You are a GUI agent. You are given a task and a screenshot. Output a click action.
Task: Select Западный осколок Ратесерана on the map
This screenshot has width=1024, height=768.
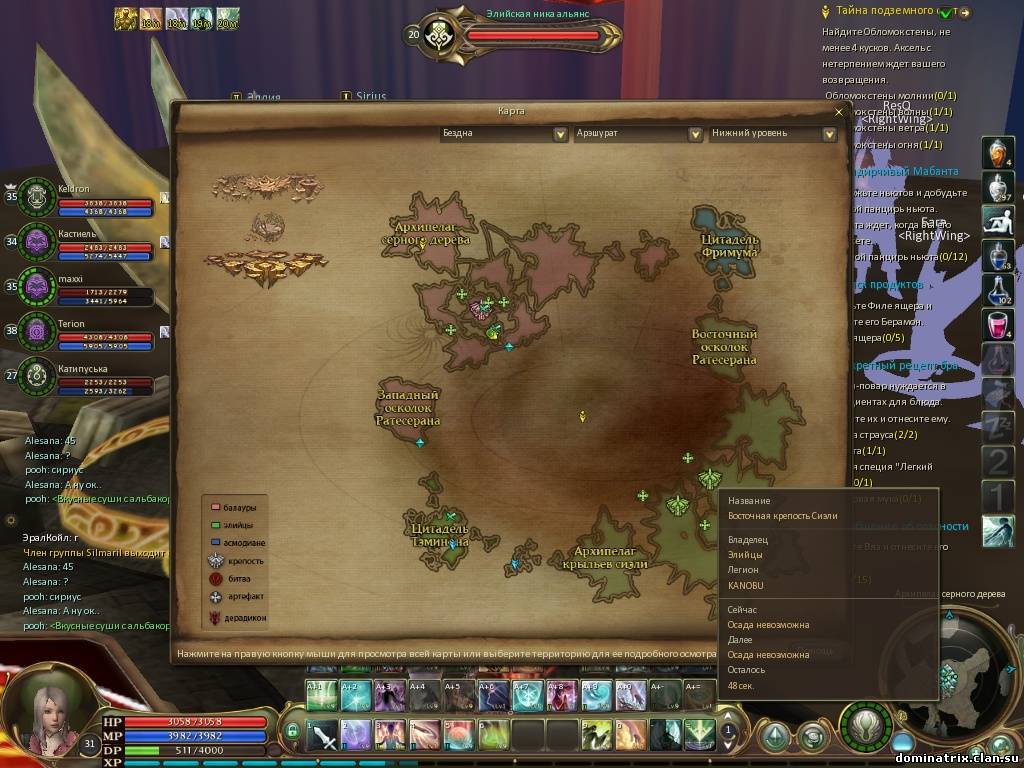click(408, 408)
